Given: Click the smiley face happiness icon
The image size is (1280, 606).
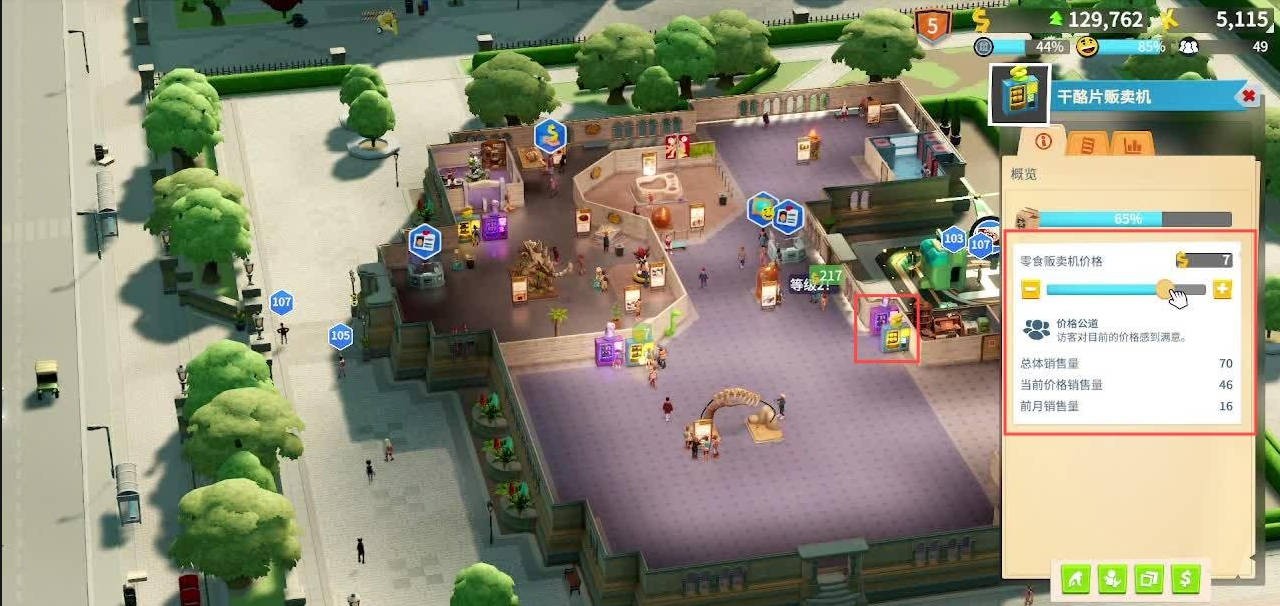Looking at the screenshot, I should pyautogui.click(x=1087, y=46).
